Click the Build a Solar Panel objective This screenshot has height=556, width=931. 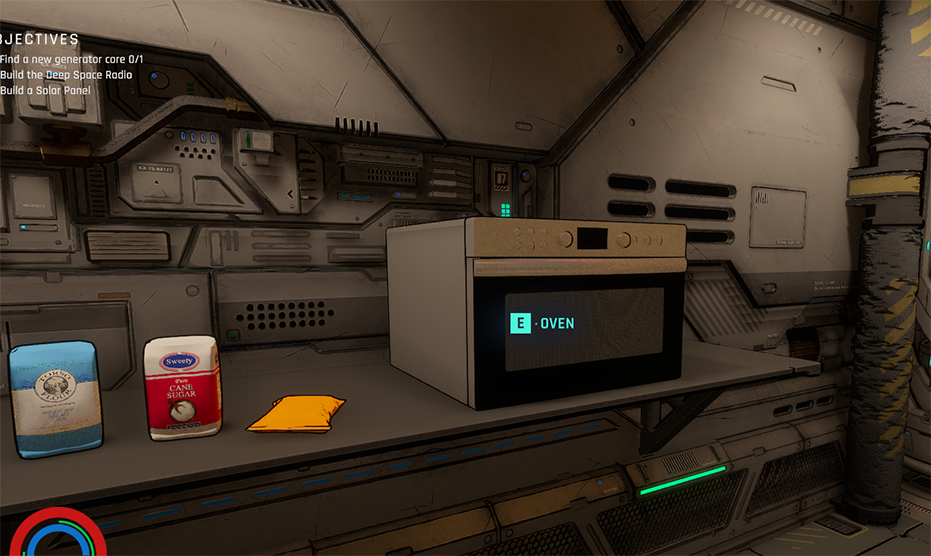click(x=46, y=90)
